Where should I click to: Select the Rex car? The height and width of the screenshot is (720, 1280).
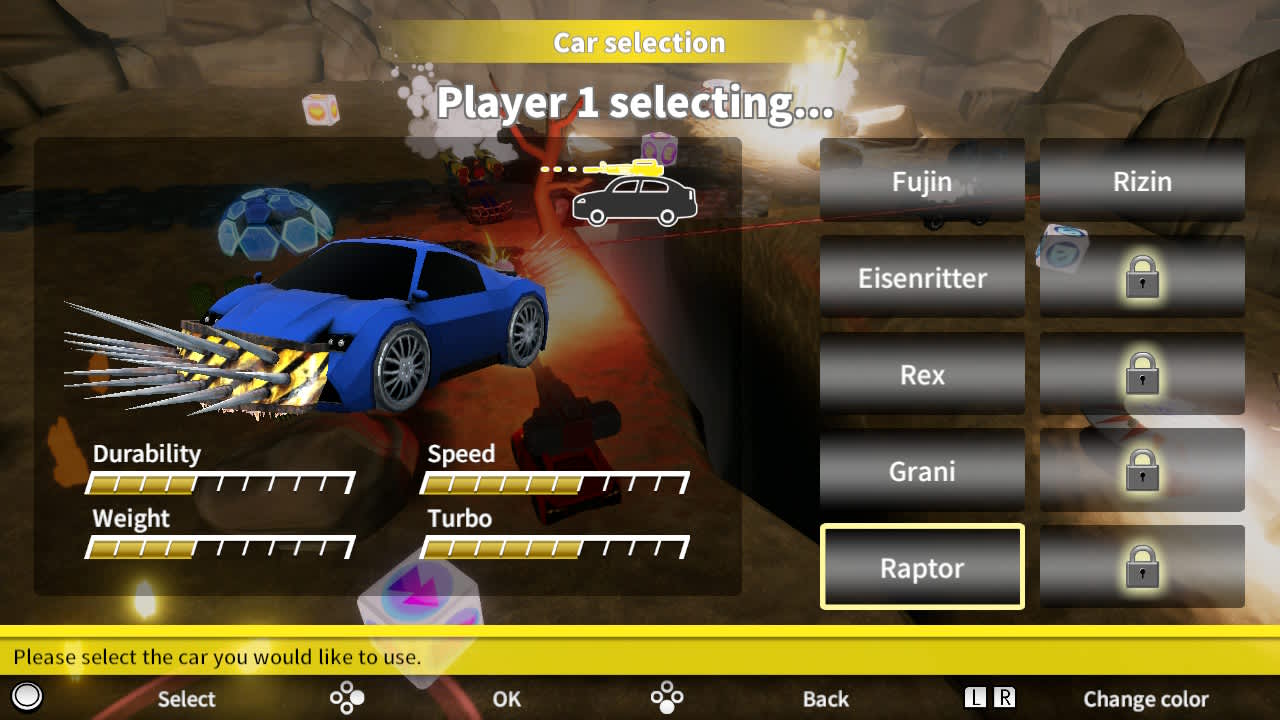(x=922, y=374)
